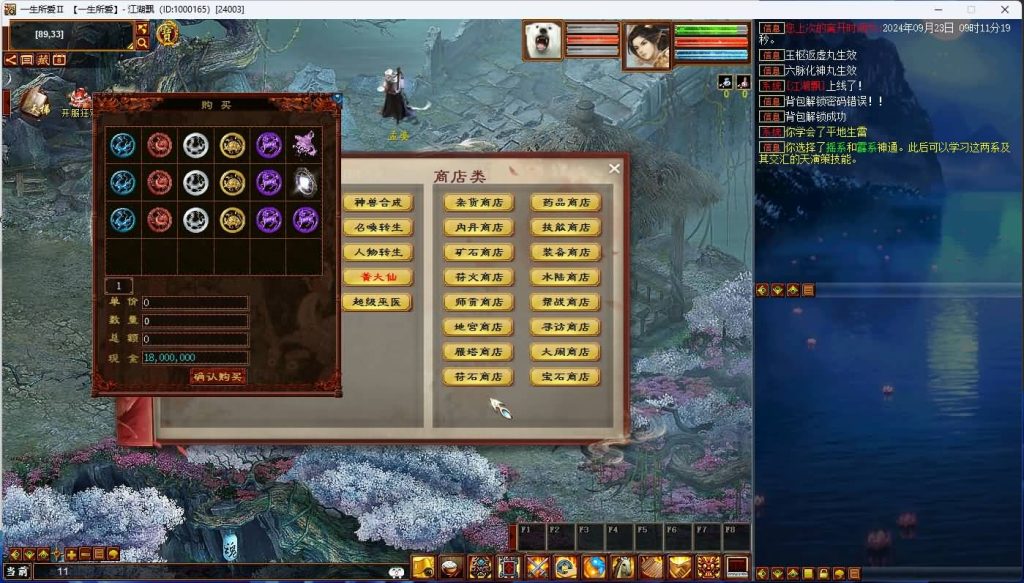Close the game window from the title bar
The image size is (1024, 583).
[x=1004, y=9]
